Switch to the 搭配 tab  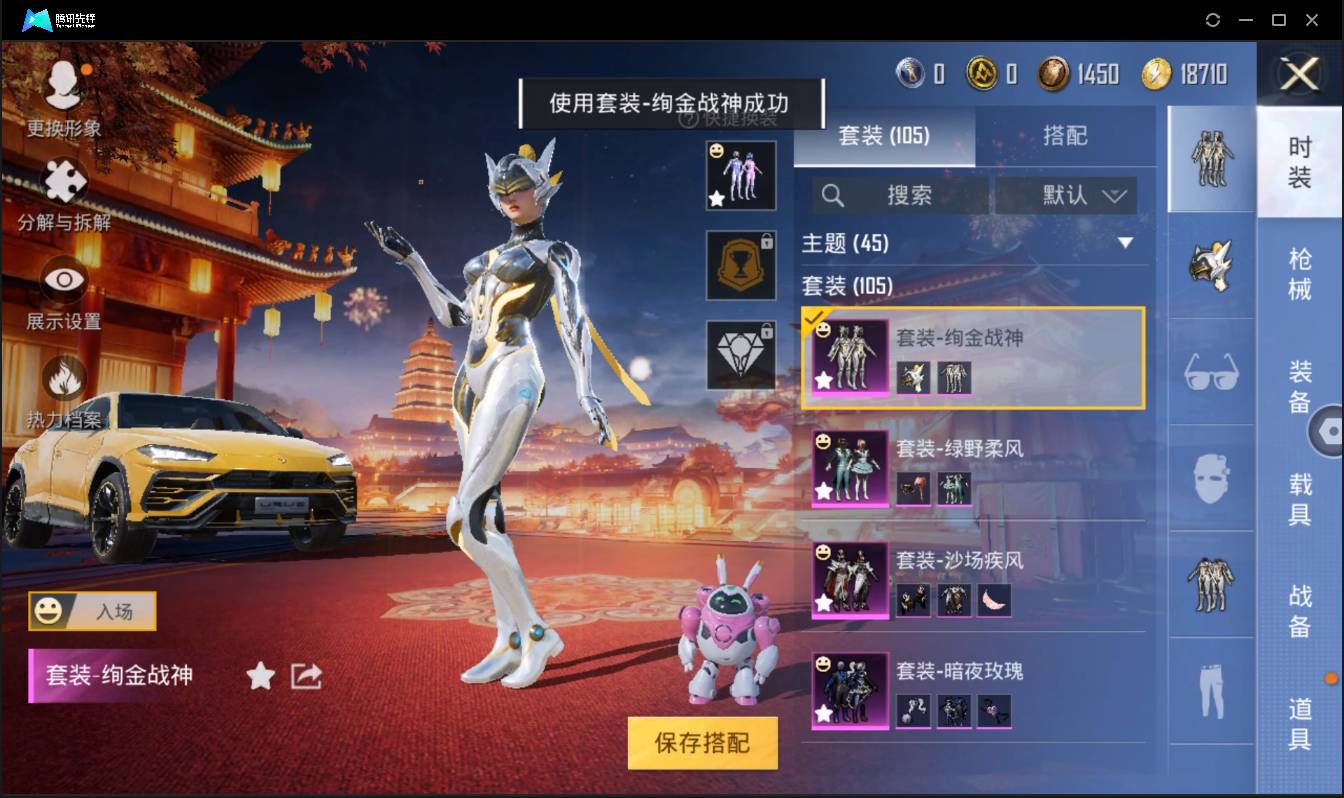tap(1066, 137)
